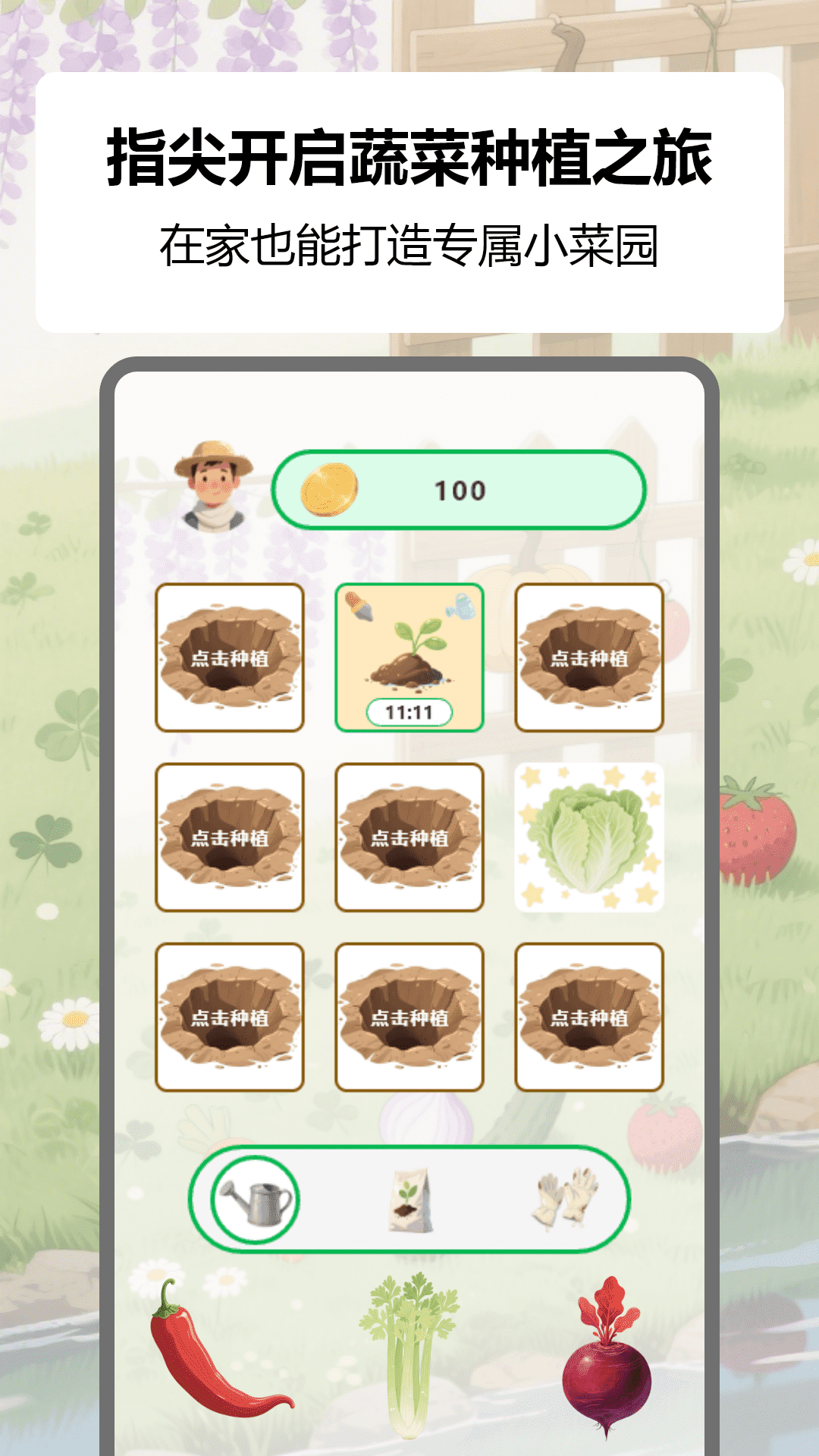Tap the gold coin icon
The image size is (819, 1456).
pyautogui.click(x=329, y=490)
